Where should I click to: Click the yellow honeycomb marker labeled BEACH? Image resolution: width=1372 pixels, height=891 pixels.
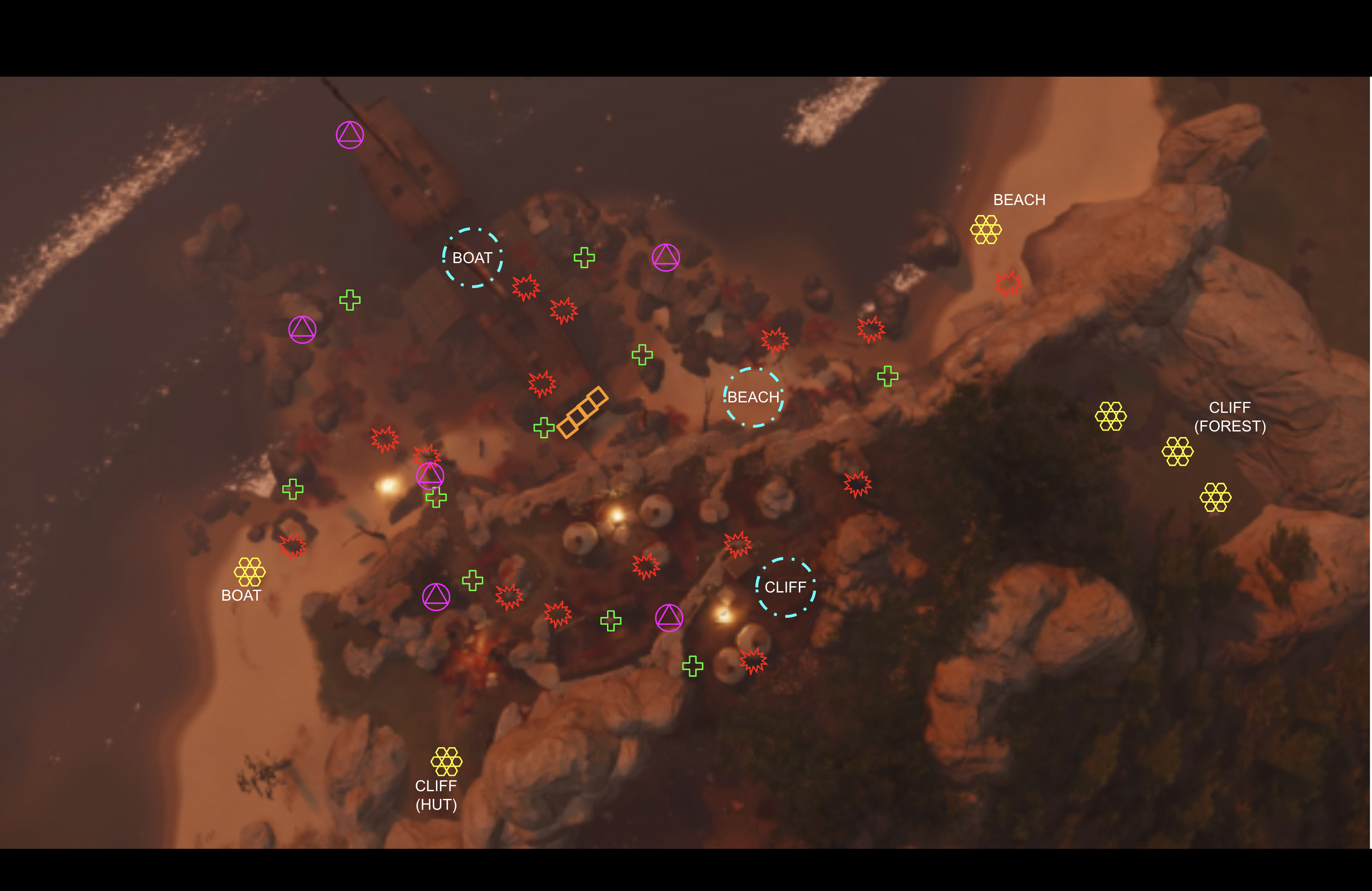(x=986, y=230)
